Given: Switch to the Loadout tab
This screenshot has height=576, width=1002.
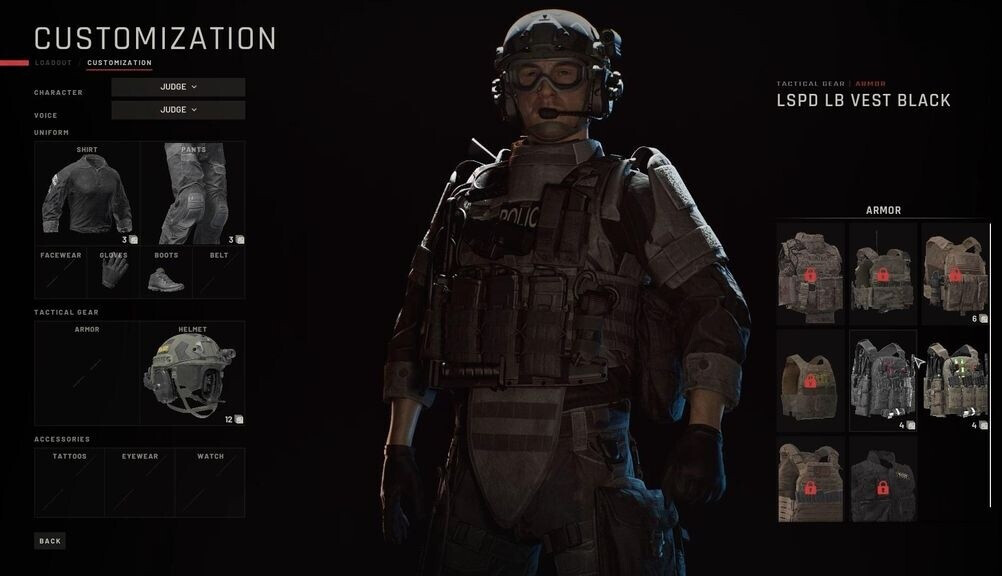Looking at the screenshot, I should click(x=53, y=63).
